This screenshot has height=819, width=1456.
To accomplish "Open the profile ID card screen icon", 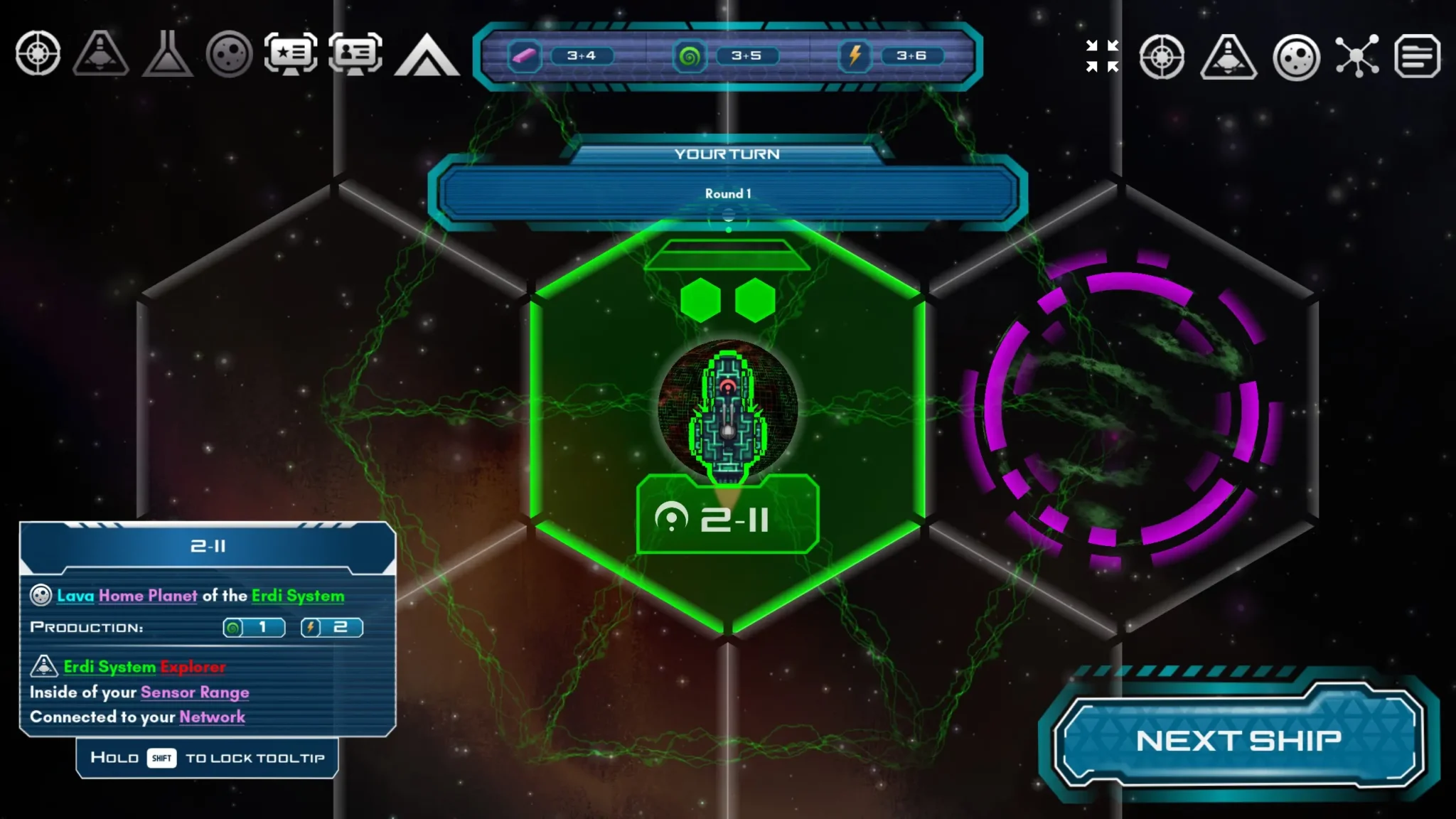I will click(x=355, y=54).
